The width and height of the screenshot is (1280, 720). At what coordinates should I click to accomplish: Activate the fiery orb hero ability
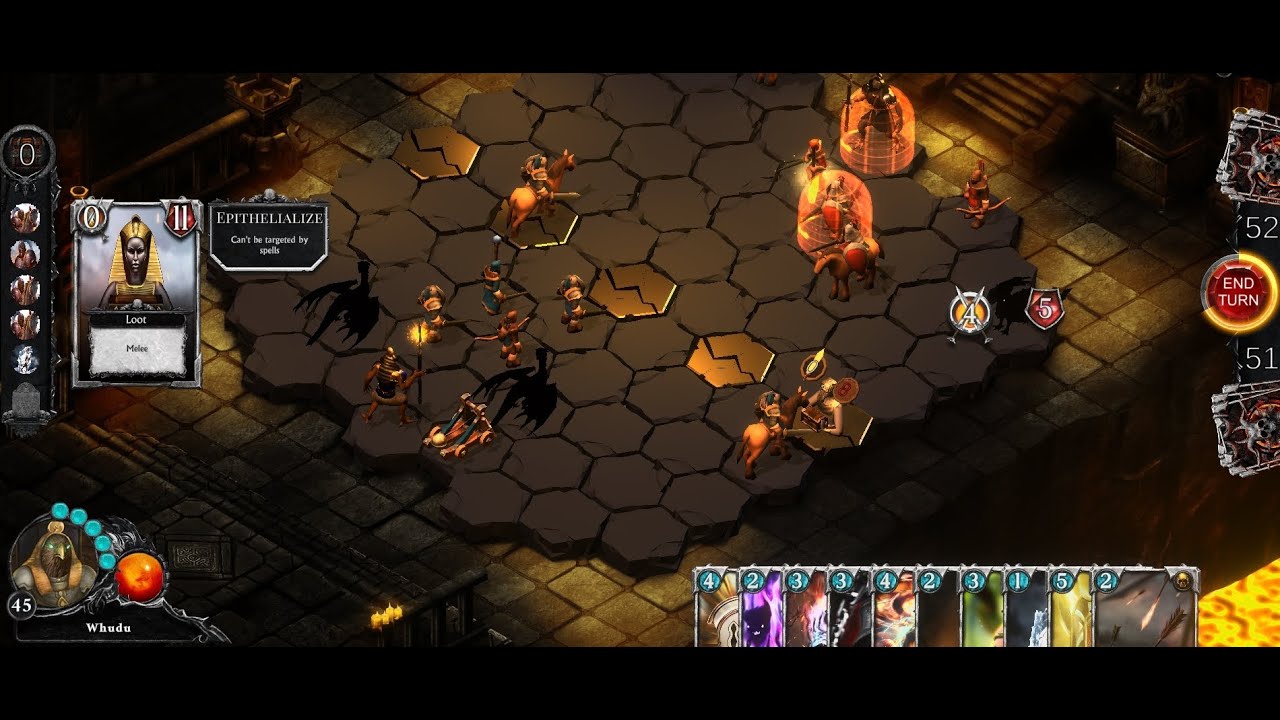(139, 577)
